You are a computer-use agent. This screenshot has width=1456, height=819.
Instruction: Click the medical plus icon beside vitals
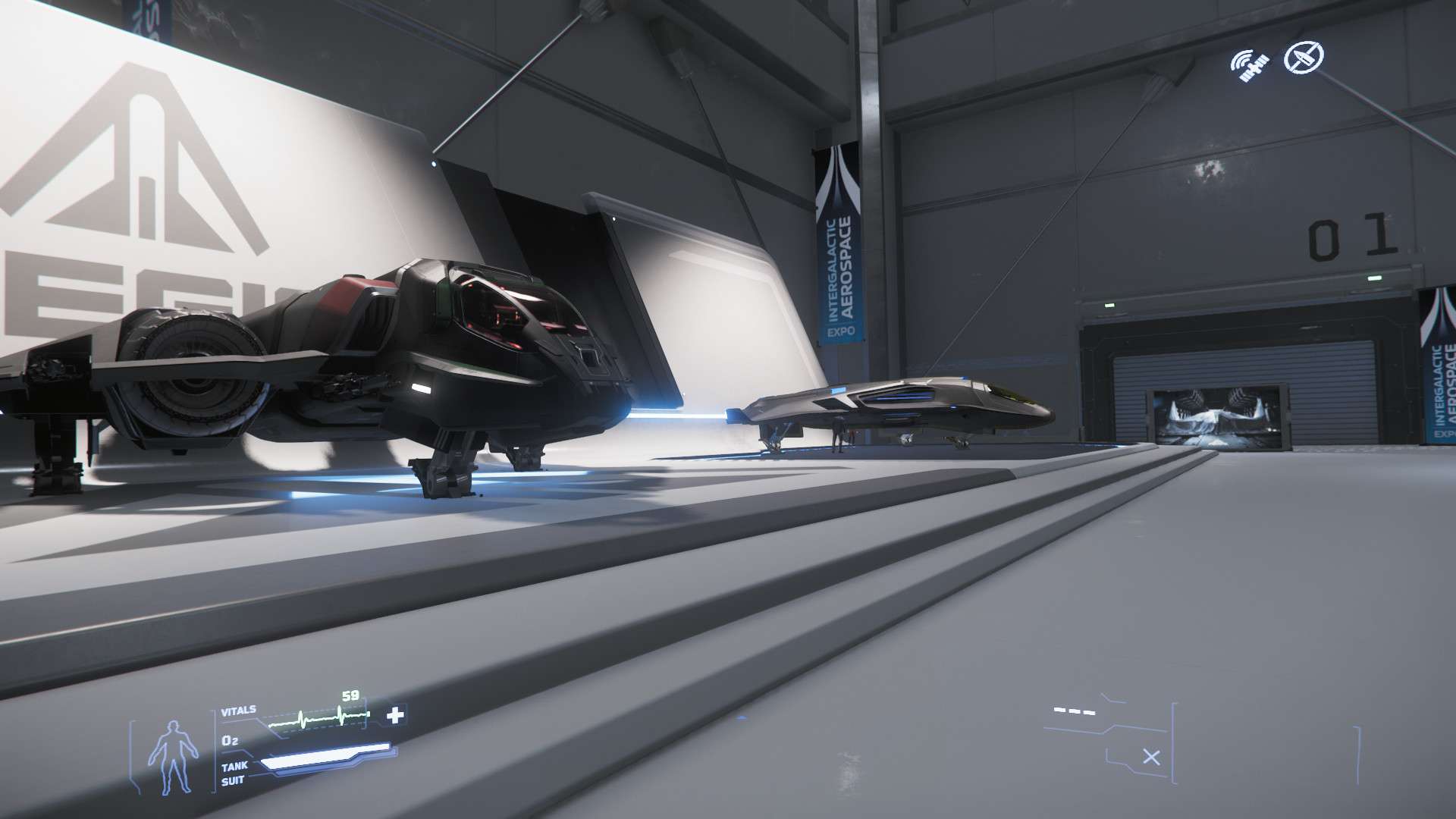pyautogui.click(x=395, y=715)
